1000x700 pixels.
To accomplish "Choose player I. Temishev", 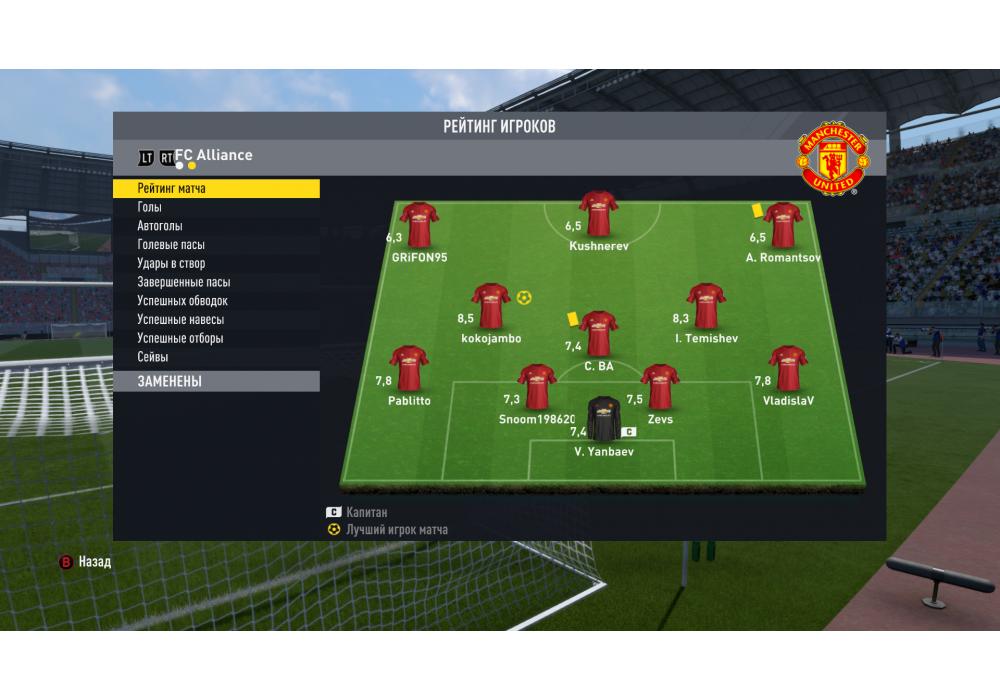I will point(706,305).
